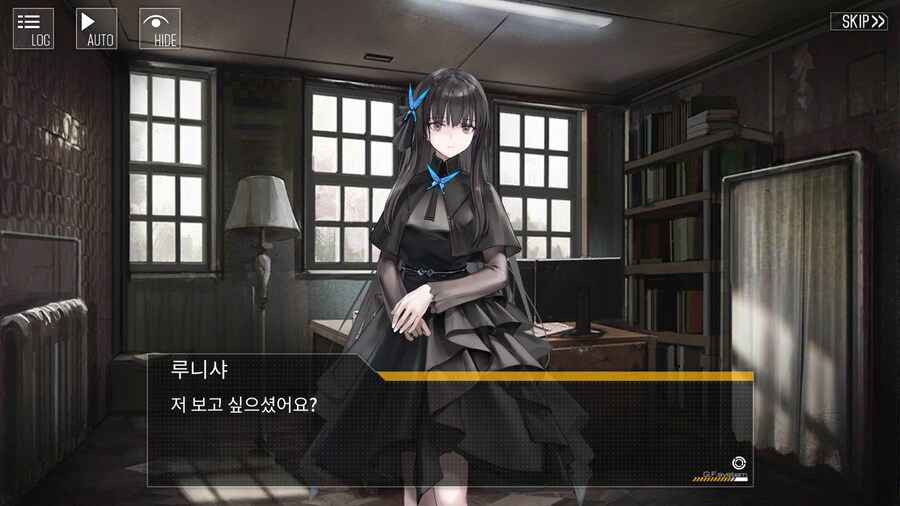Screen dimensions: 900x506
Task: Hide the dialogue interface with HIDE
Action: 160,28
